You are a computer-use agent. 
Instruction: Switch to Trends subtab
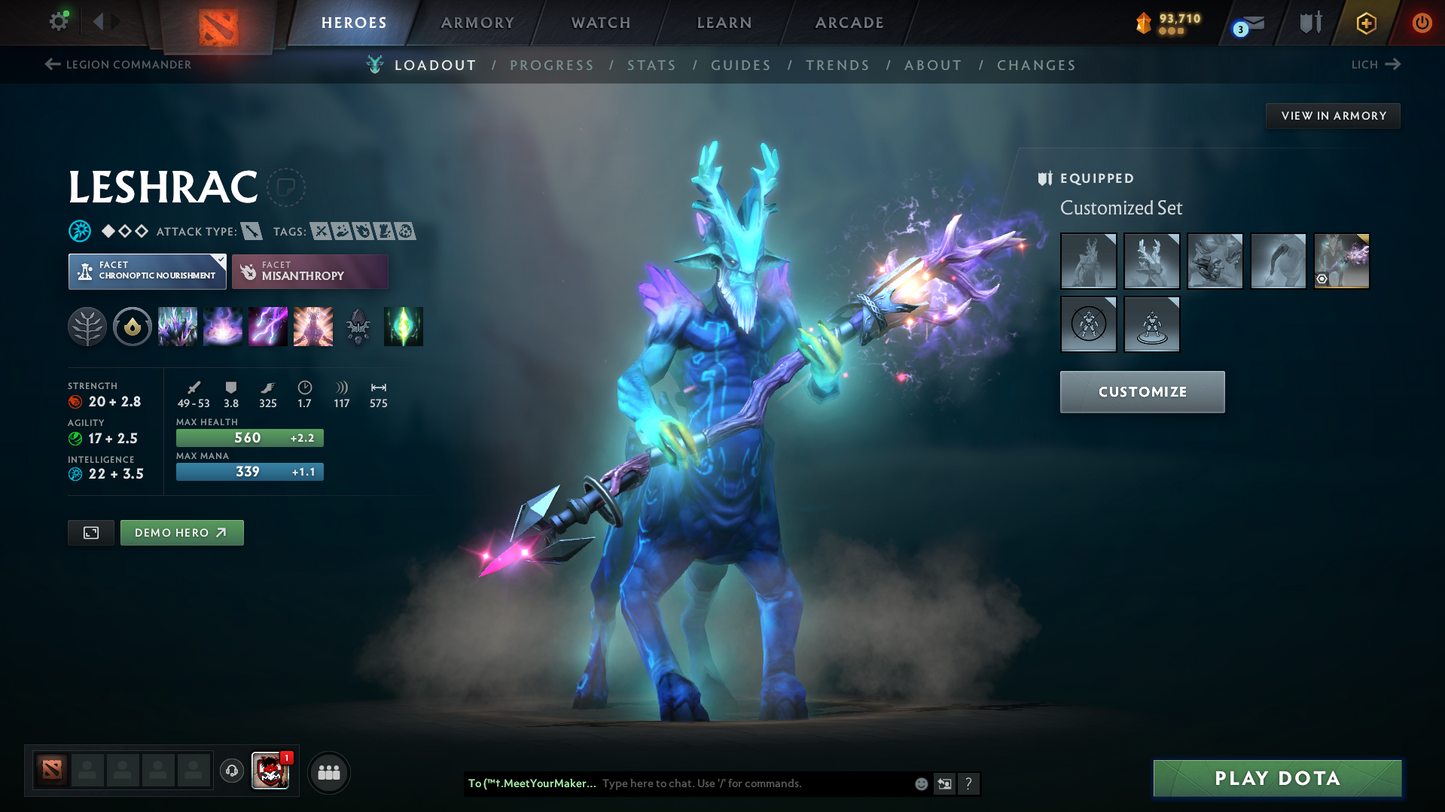tap(838, 65)
